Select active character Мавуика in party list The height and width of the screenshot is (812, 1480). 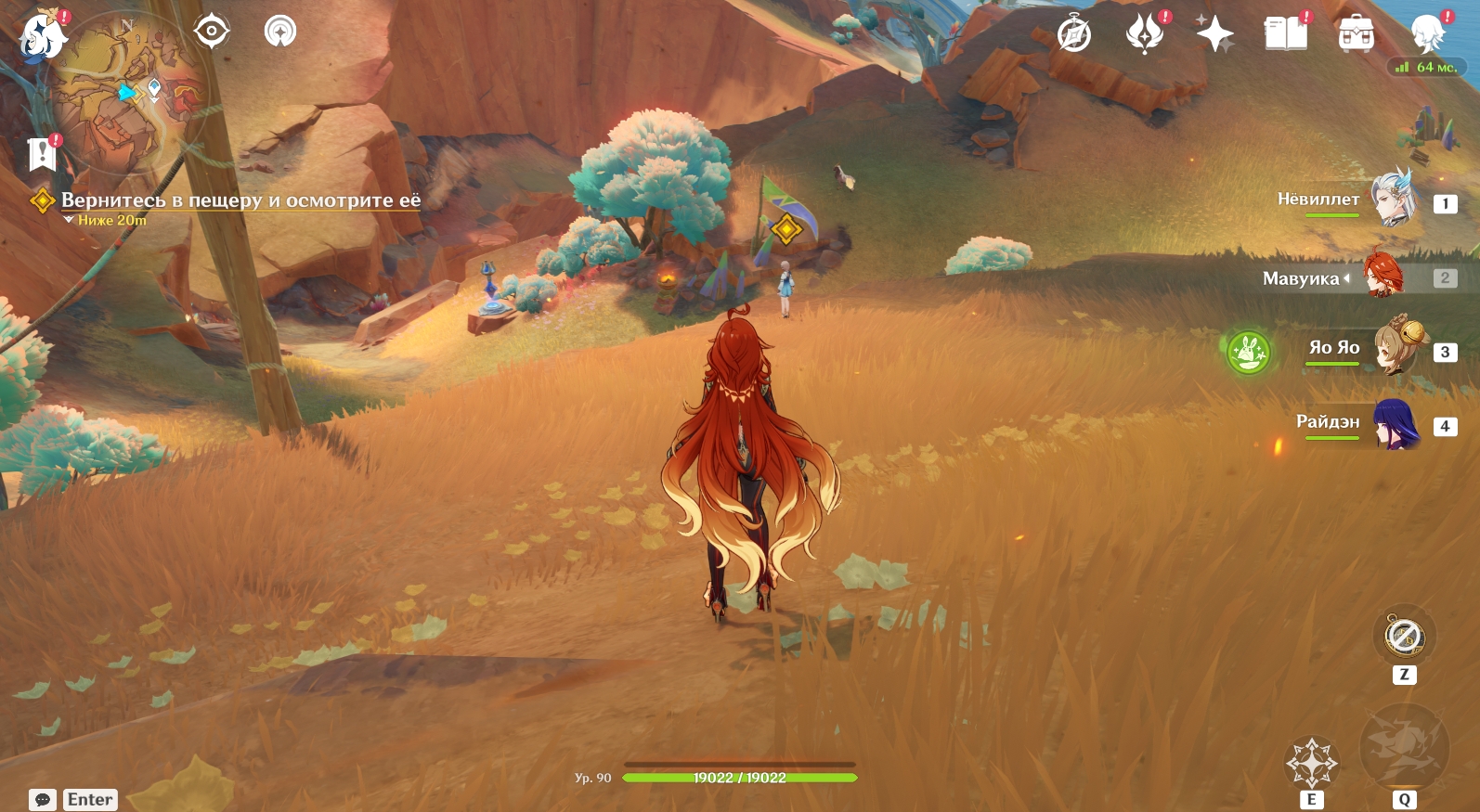click(1382, 277)
